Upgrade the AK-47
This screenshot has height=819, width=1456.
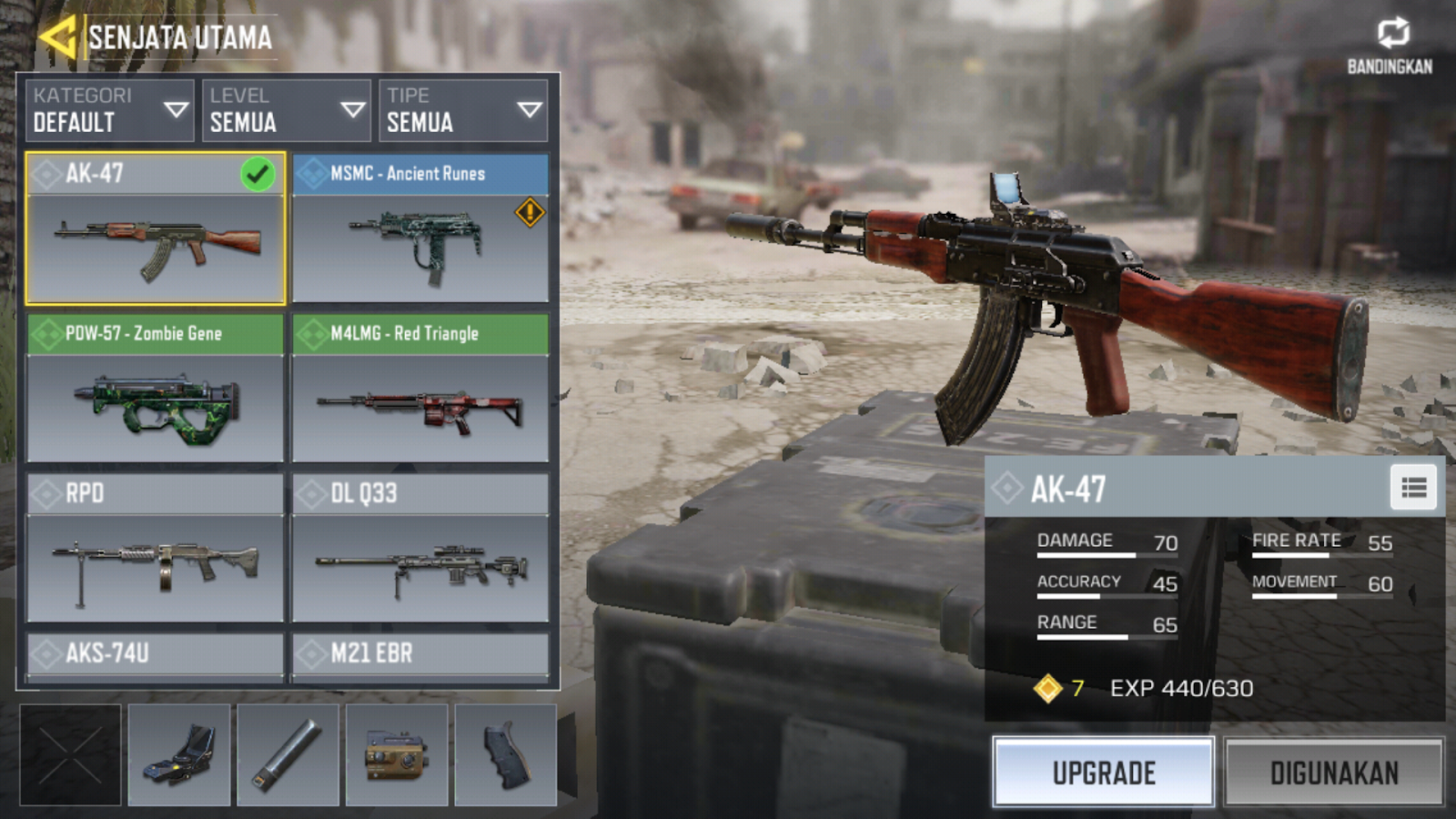pyautogui.click(x=1104, y=773)
